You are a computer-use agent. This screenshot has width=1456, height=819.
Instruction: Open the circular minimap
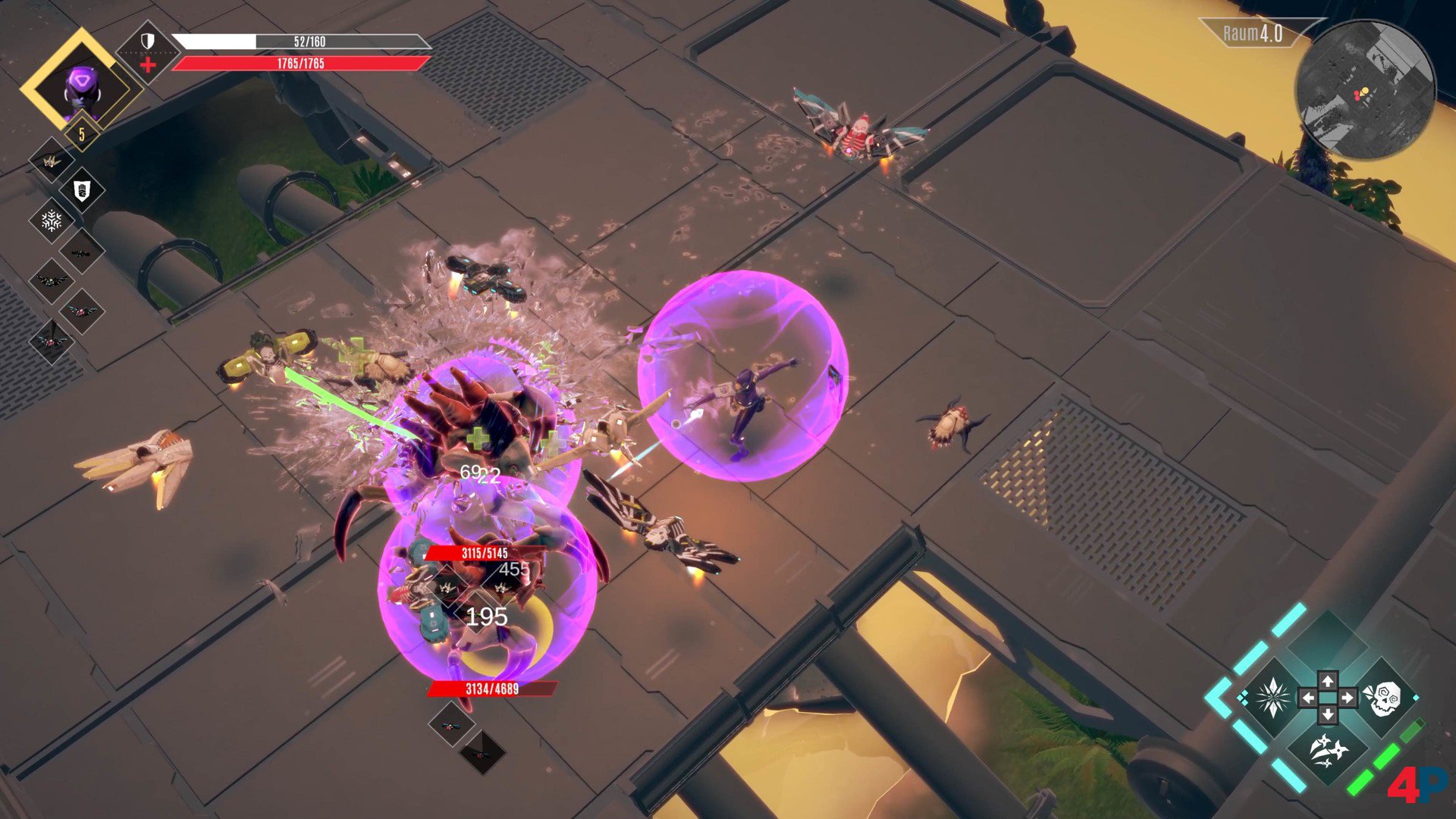pos(1364,91)
